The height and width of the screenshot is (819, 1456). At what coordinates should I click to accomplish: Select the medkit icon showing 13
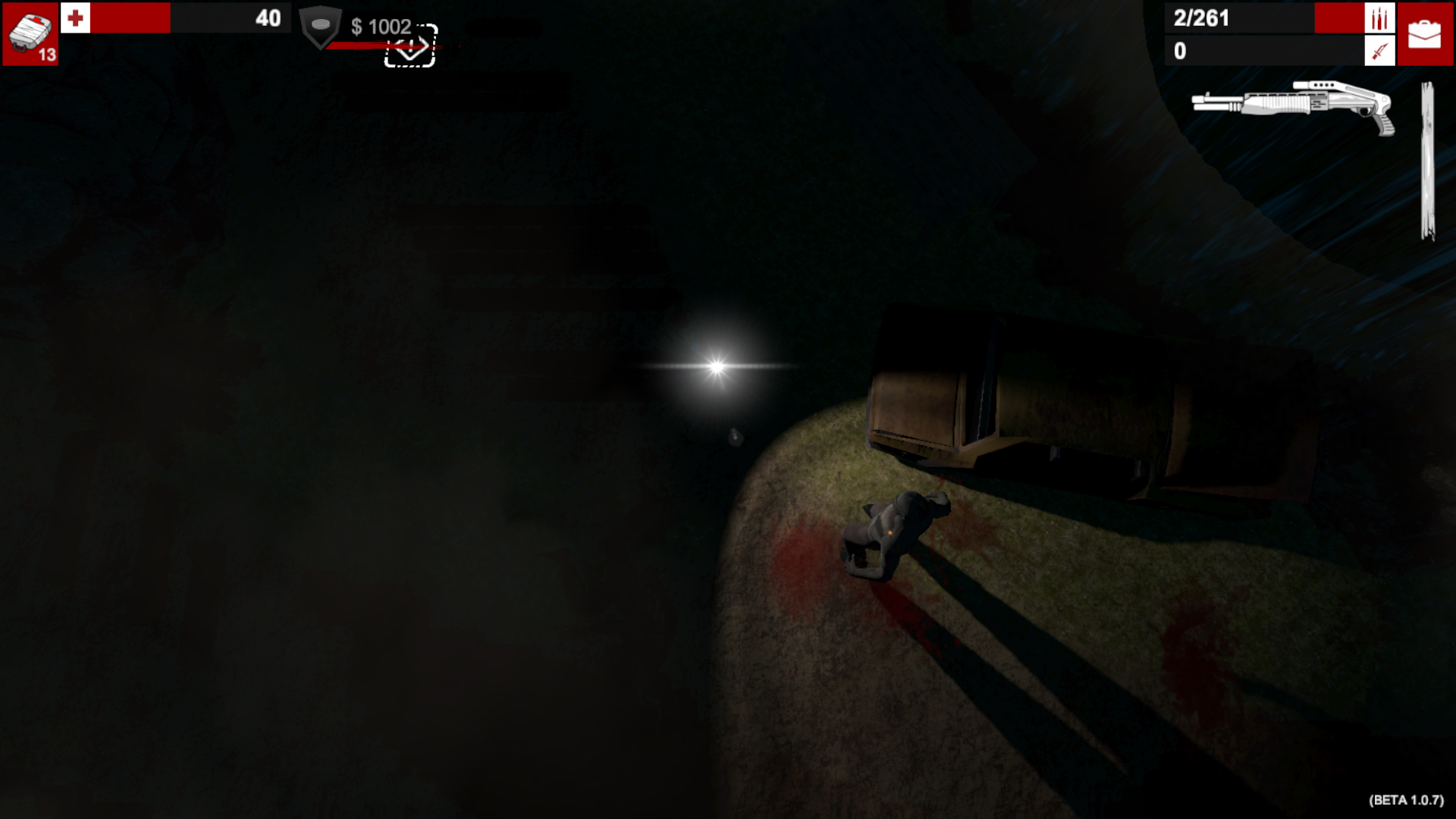(x=29, y=30)
